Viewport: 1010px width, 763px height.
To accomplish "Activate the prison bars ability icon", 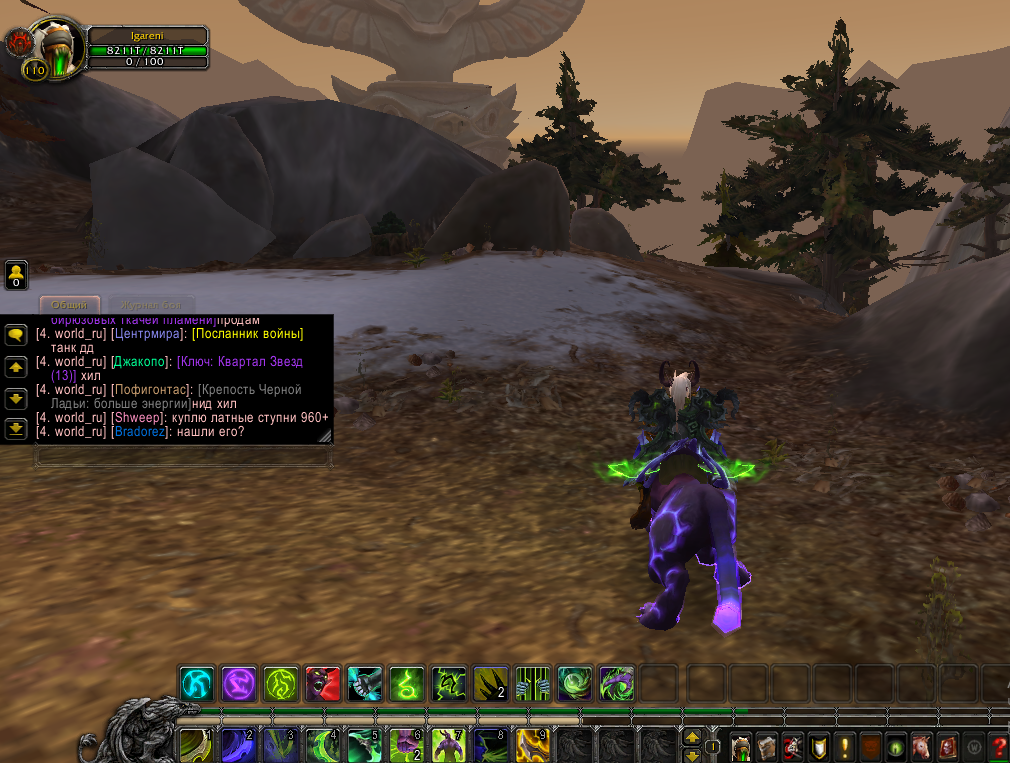I will 533,685.
